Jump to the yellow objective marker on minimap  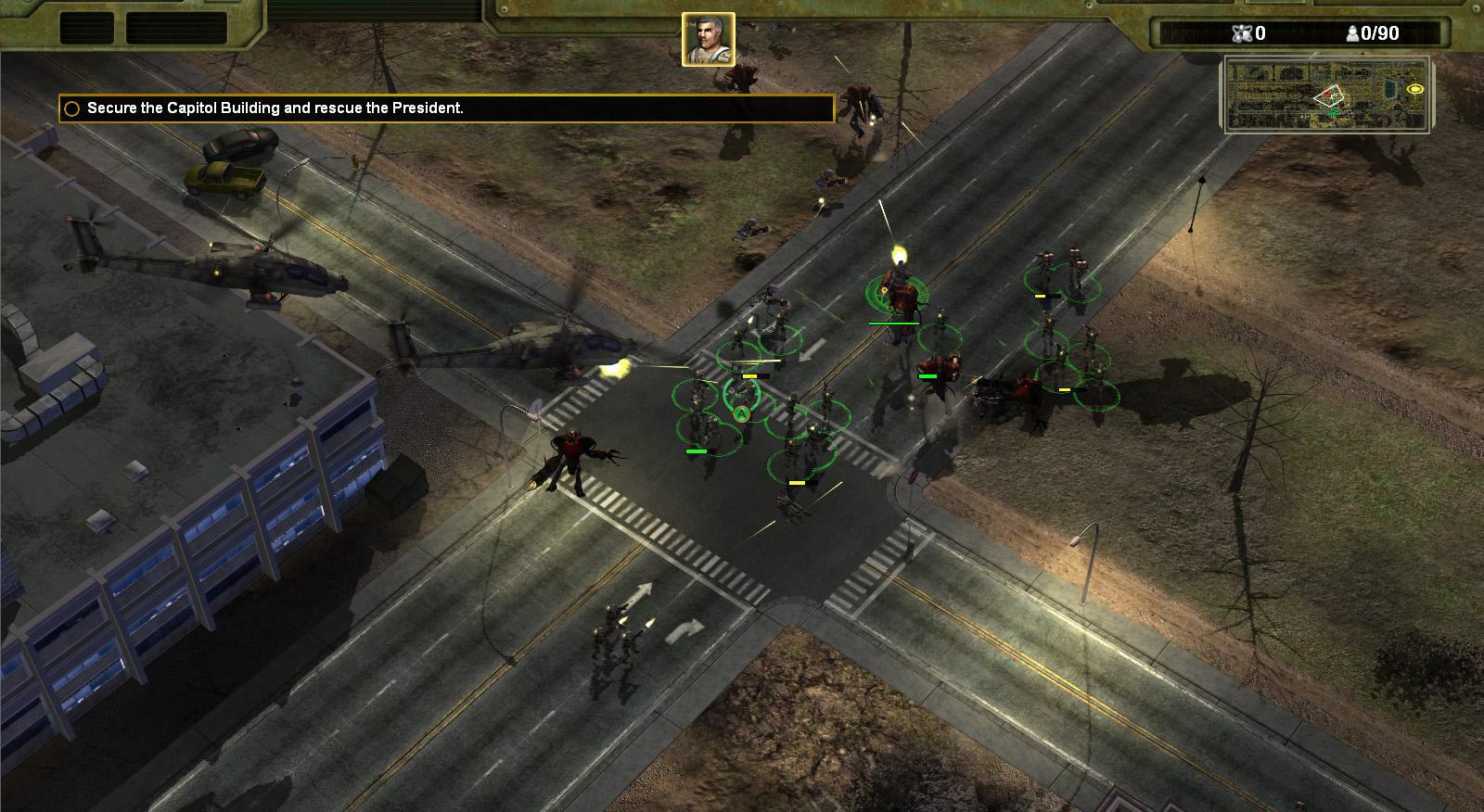click(1414, 89)
